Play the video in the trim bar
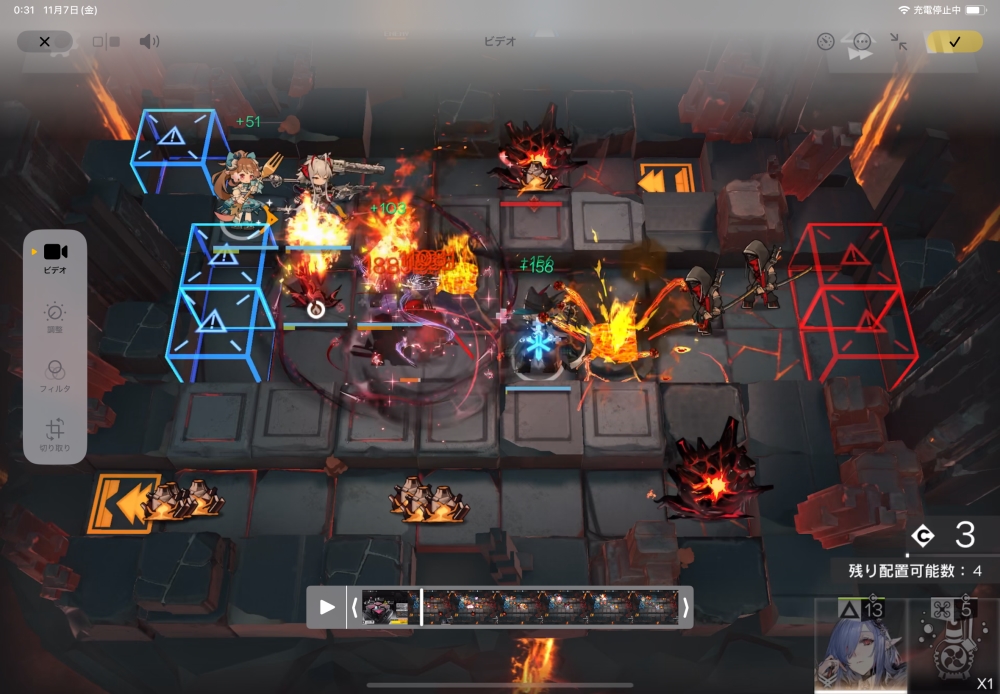Screen dimensions: 1000x694 [327, 607]
